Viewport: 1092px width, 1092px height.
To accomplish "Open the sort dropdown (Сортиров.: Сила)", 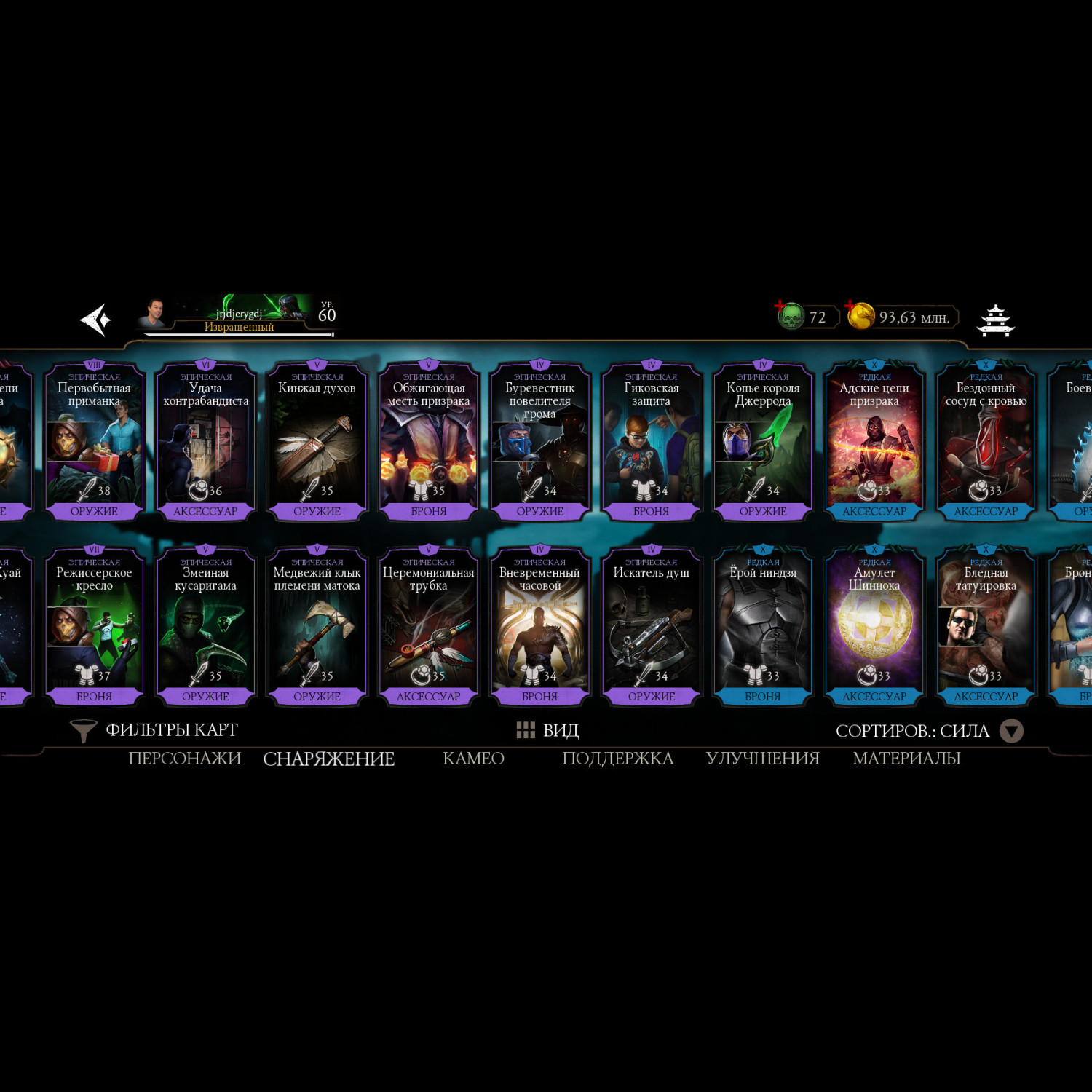I will coord(929,731).
